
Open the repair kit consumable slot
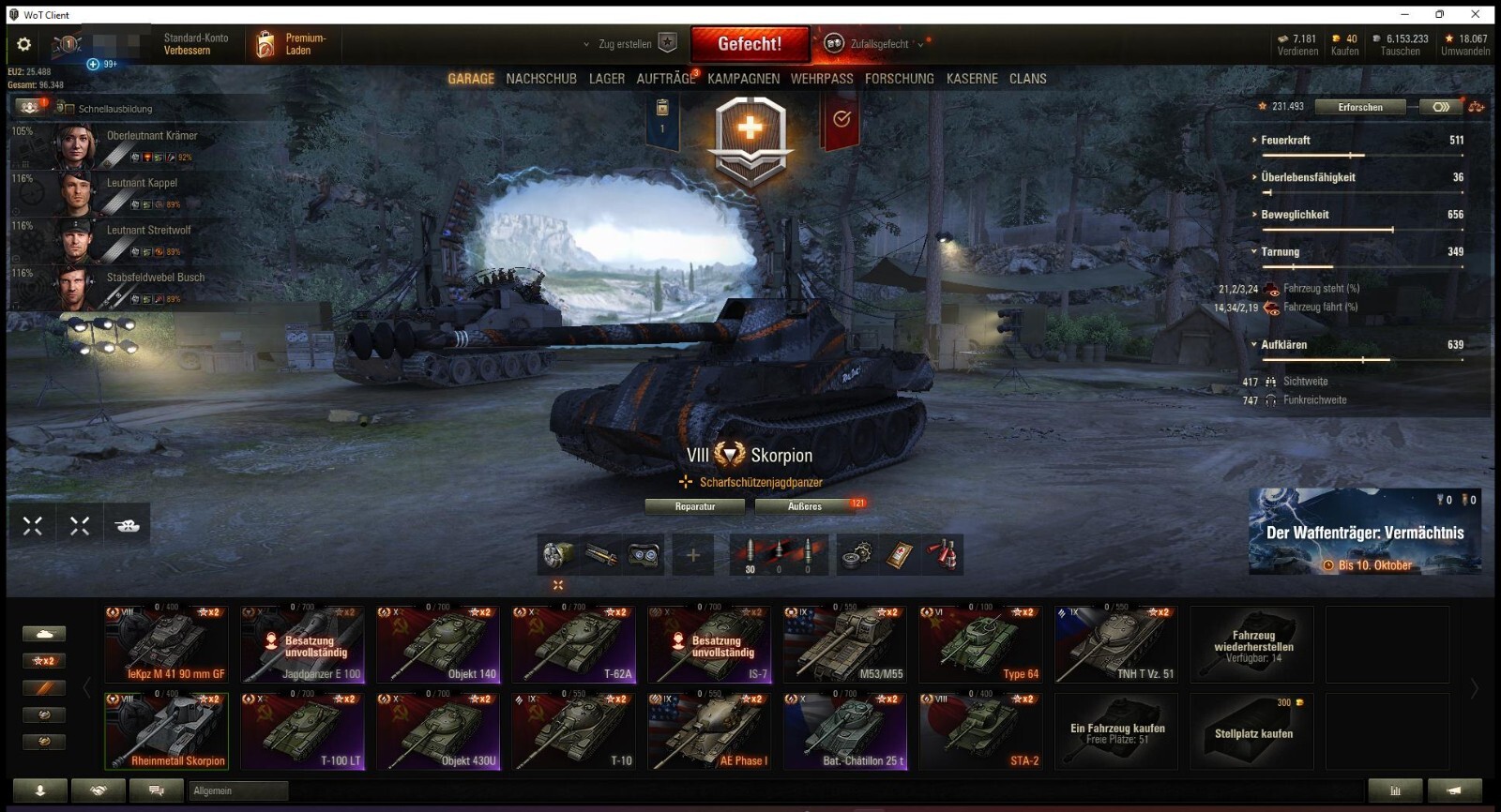pos(856,554)
